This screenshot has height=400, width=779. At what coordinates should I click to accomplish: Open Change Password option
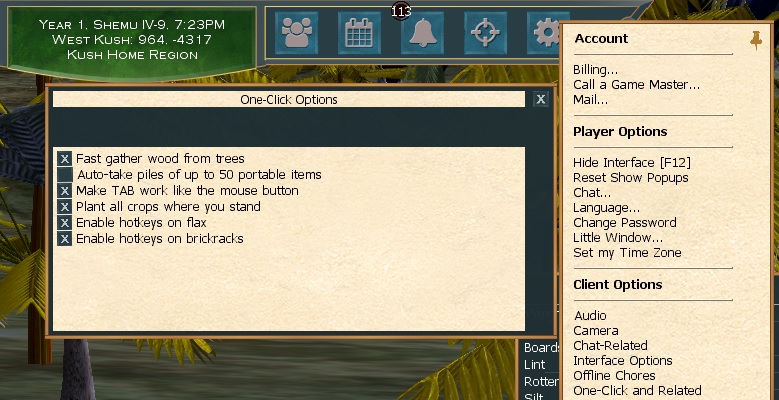pos(624,222)
